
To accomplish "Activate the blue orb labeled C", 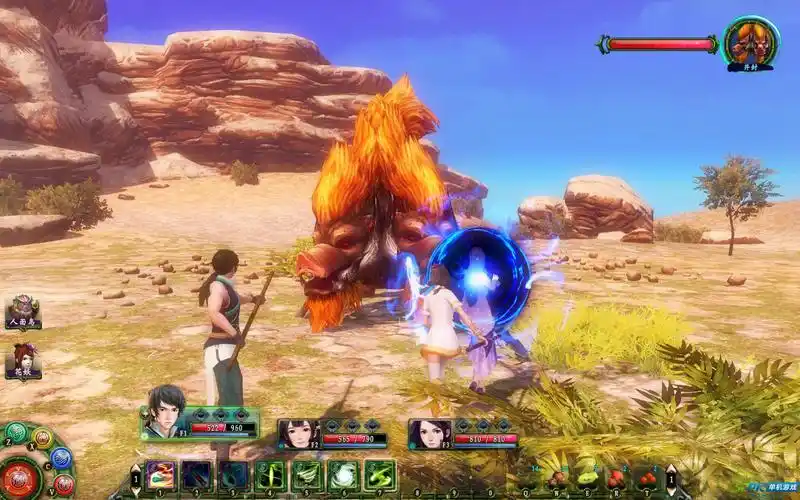I will point(61,458).
